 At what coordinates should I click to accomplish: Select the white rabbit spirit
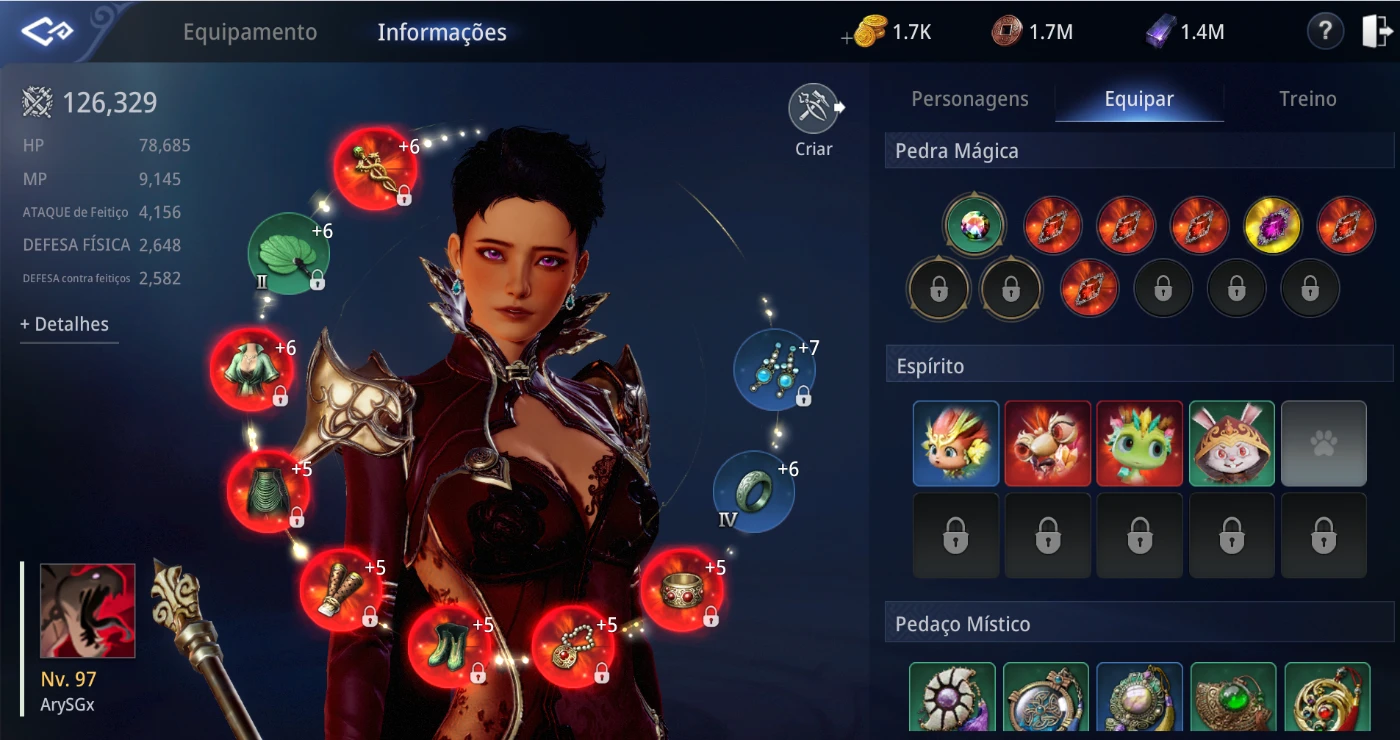[x=1231, y=443]
